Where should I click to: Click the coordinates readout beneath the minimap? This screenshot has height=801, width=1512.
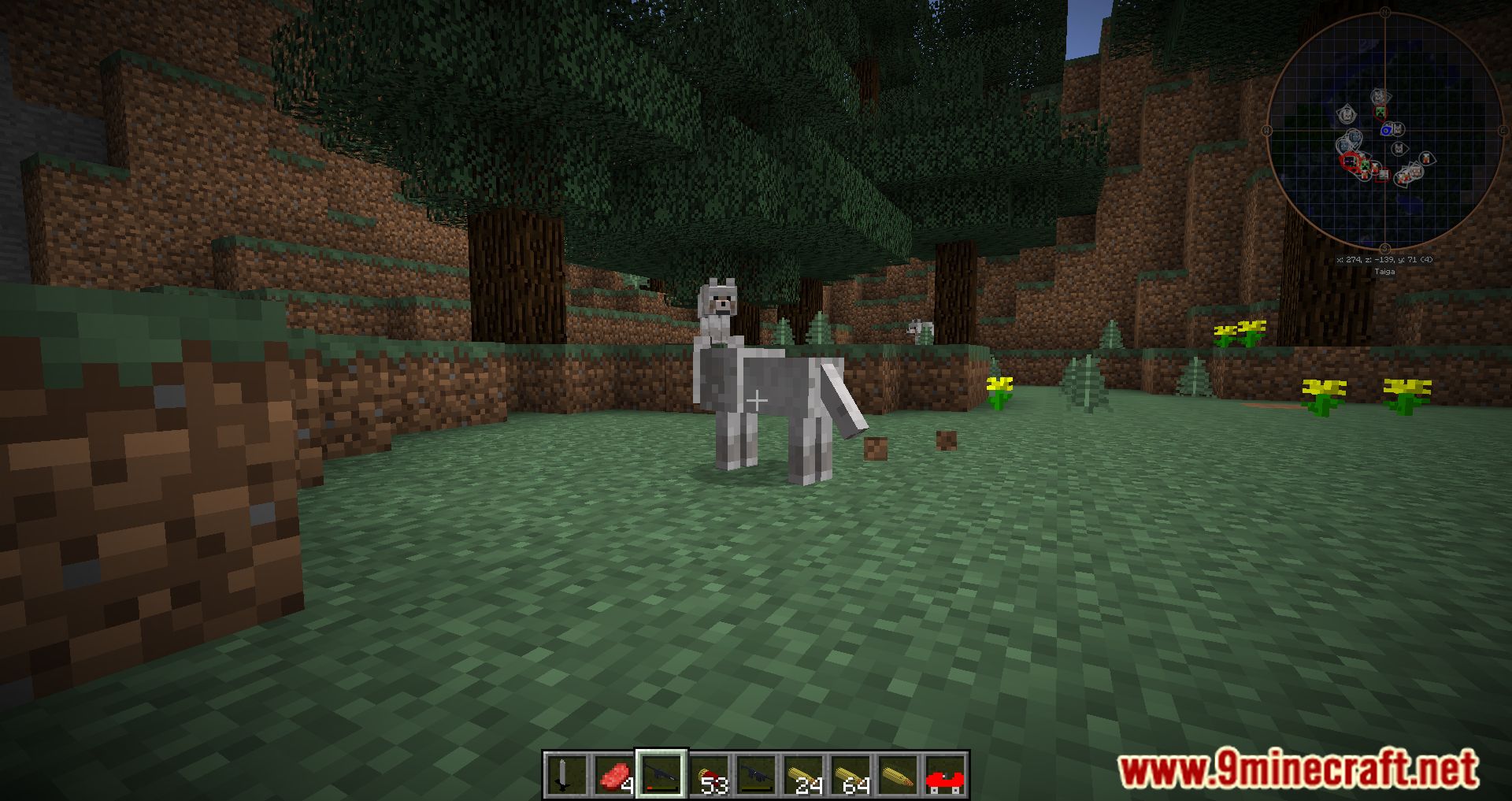pyautogui.click(x=1385, y=258)
